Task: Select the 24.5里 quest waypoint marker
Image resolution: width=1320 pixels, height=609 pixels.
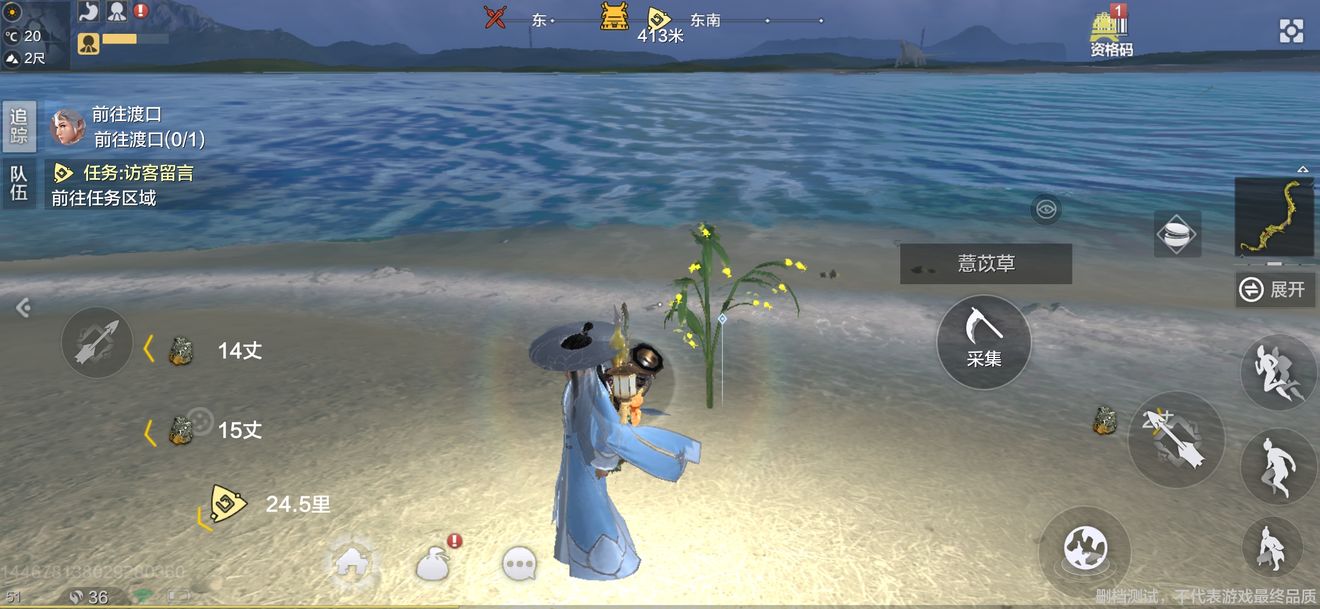Action: tap(228, 504)
